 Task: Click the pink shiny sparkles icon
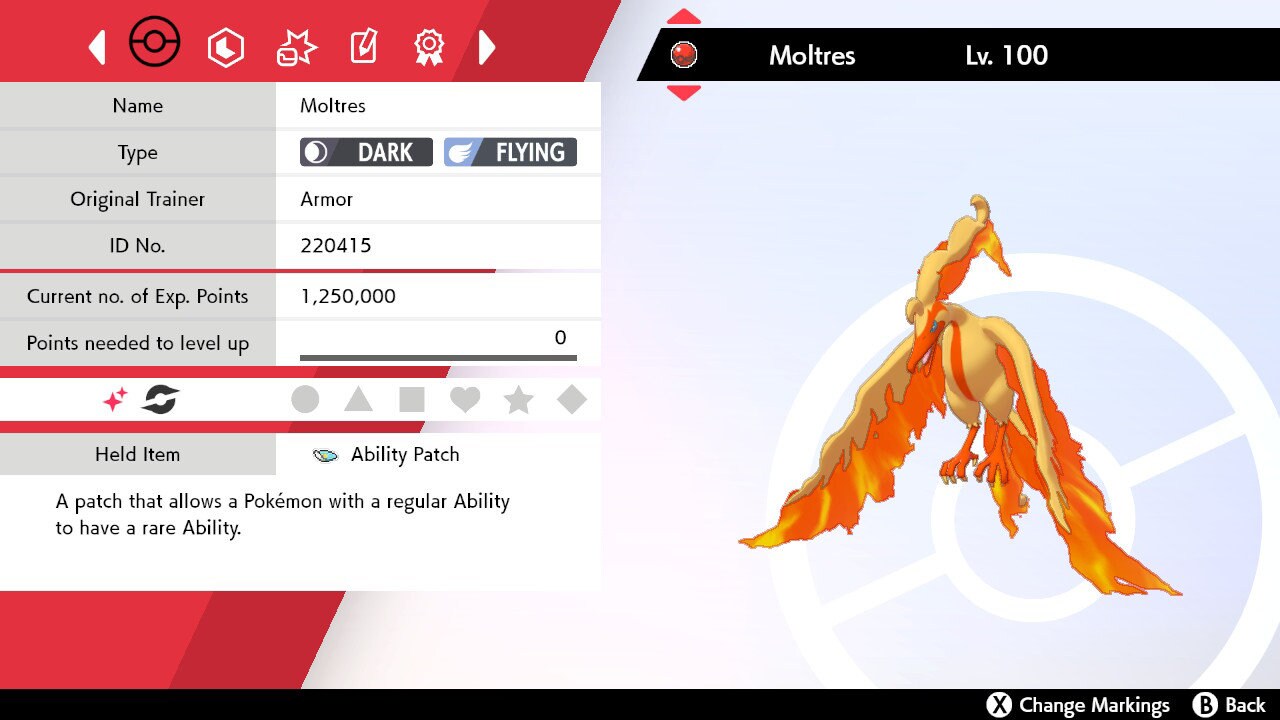[x=113, y=399]
